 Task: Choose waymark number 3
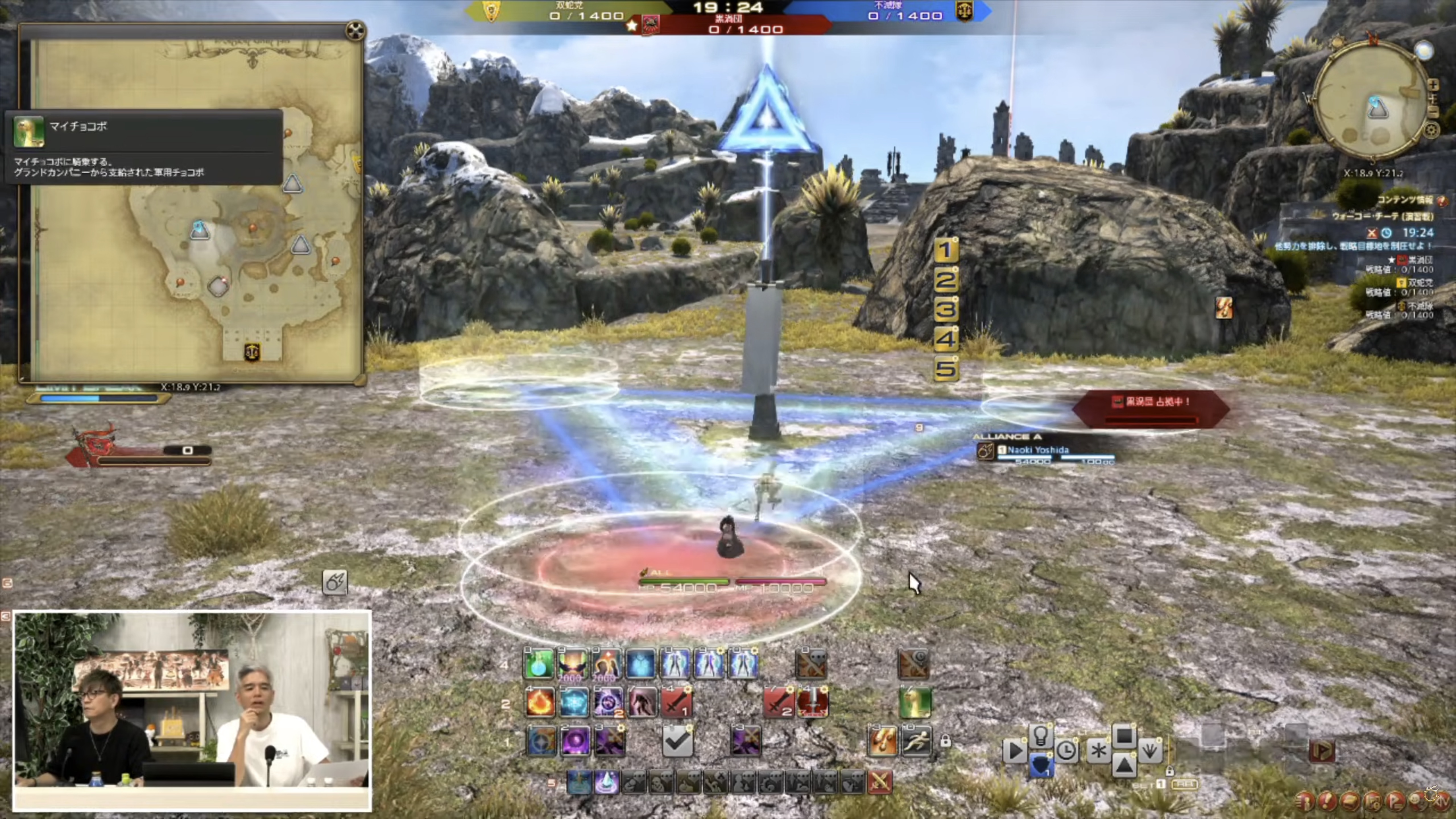tap(946, 309)
